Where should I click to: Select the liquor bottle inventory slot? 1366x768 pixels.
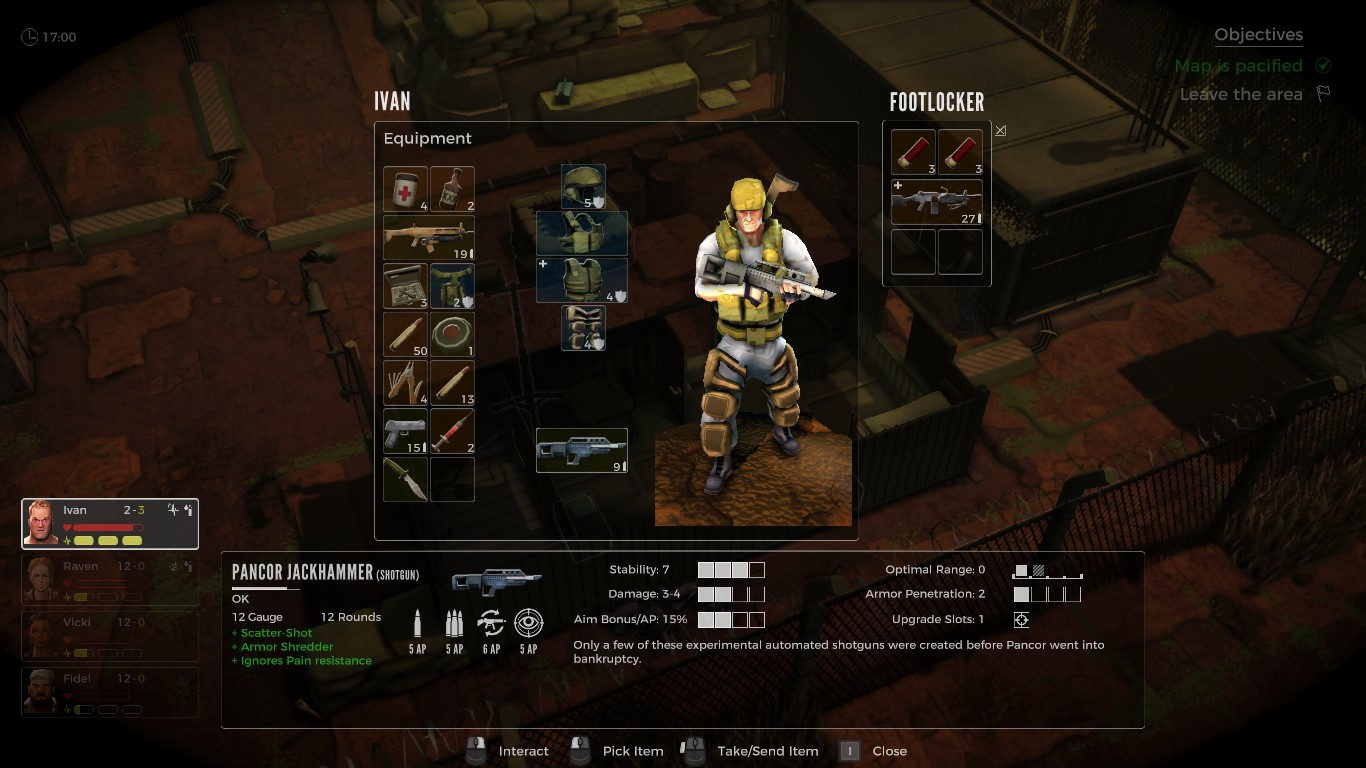tap(452, 189)
